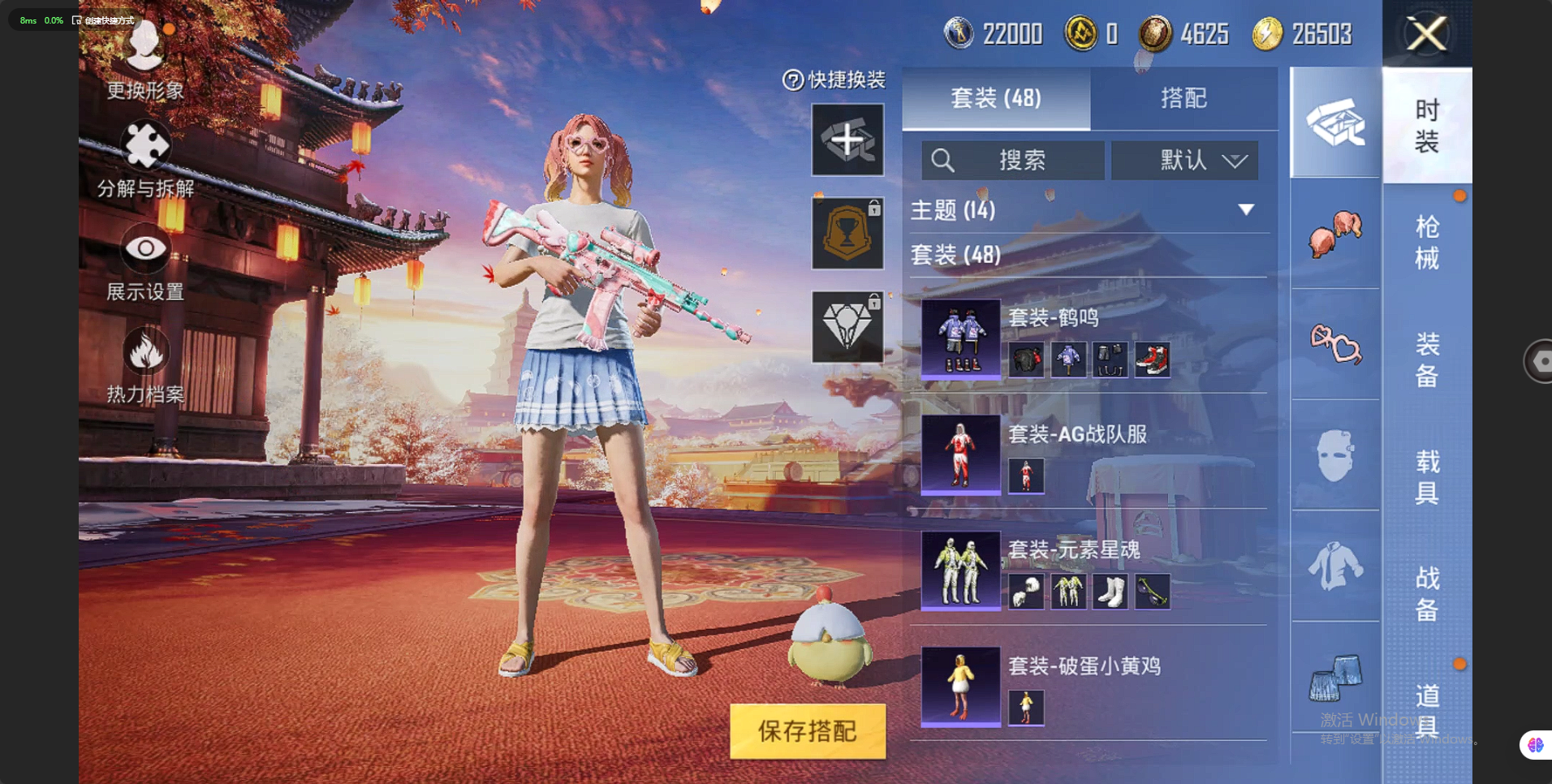Viewport: 1552px width, 784px height.
Task: Click the 快捷换装 help icon
Action: pyautogui.click(x=792, y=80)
